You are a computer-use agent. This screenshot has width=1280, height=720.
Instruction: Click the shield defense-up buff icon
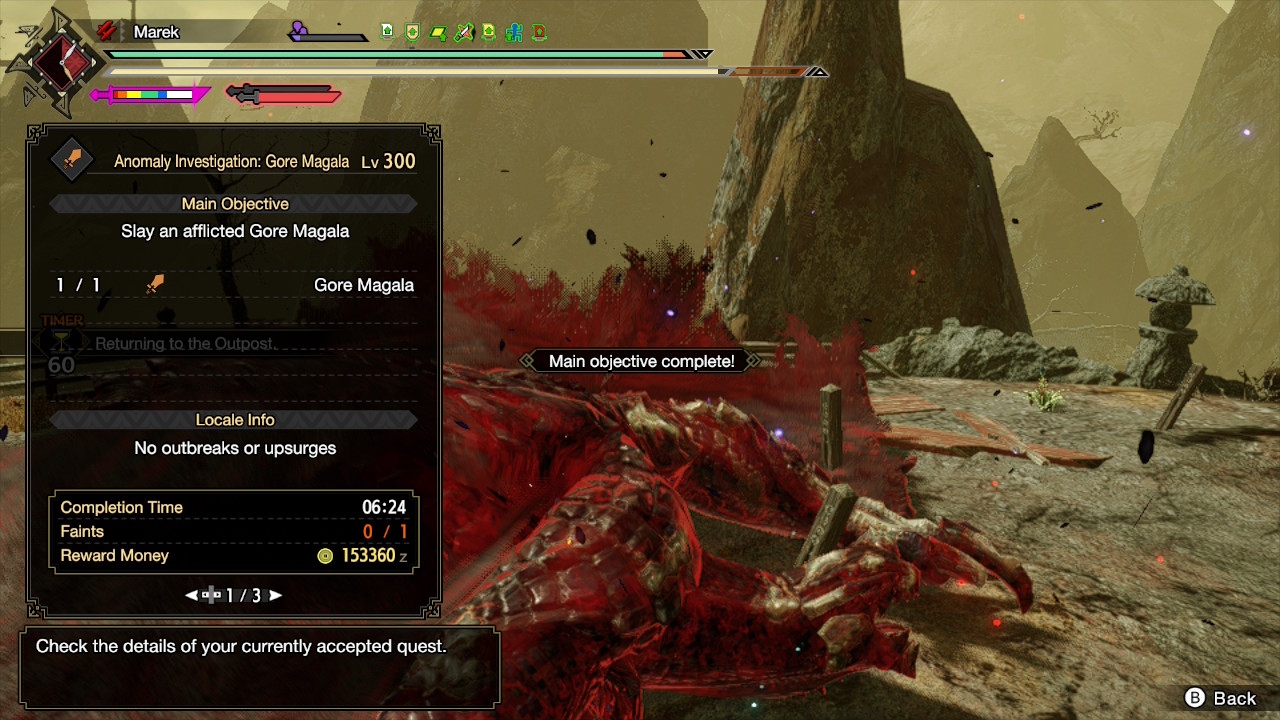(x=412, y=32)
